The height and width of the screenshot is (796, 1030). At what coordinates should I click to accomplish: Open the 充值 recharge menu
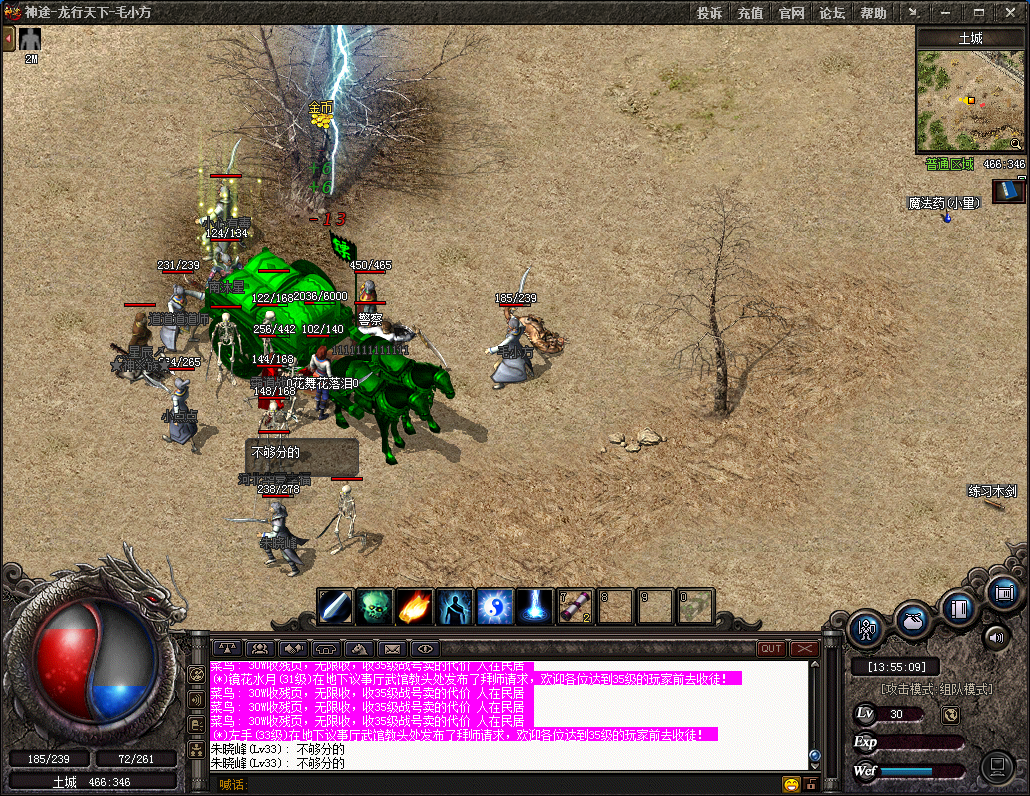click(x=750, y=13)
